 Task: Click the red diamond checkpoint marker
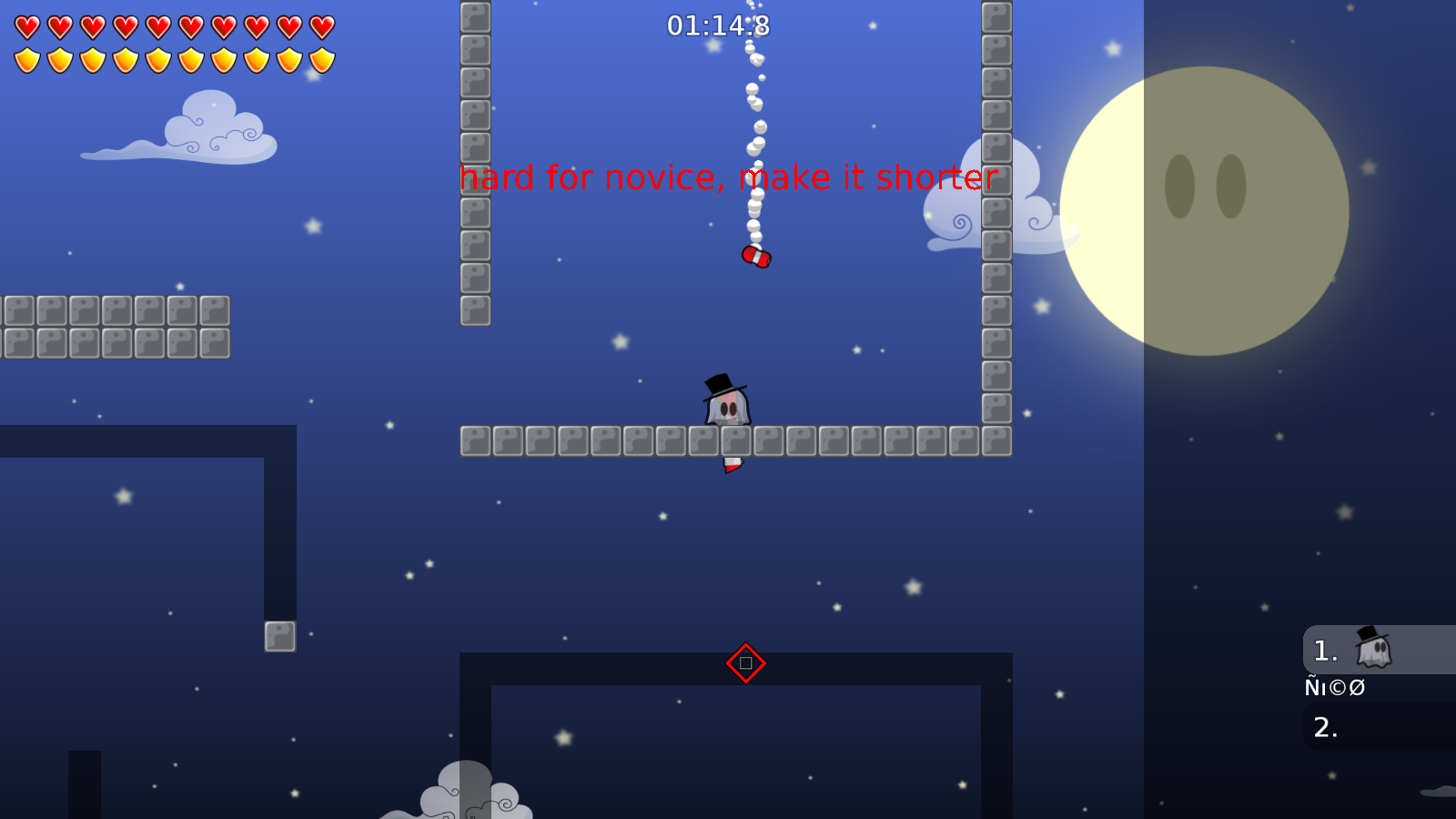pyautogui.click(x=745, y=662)
